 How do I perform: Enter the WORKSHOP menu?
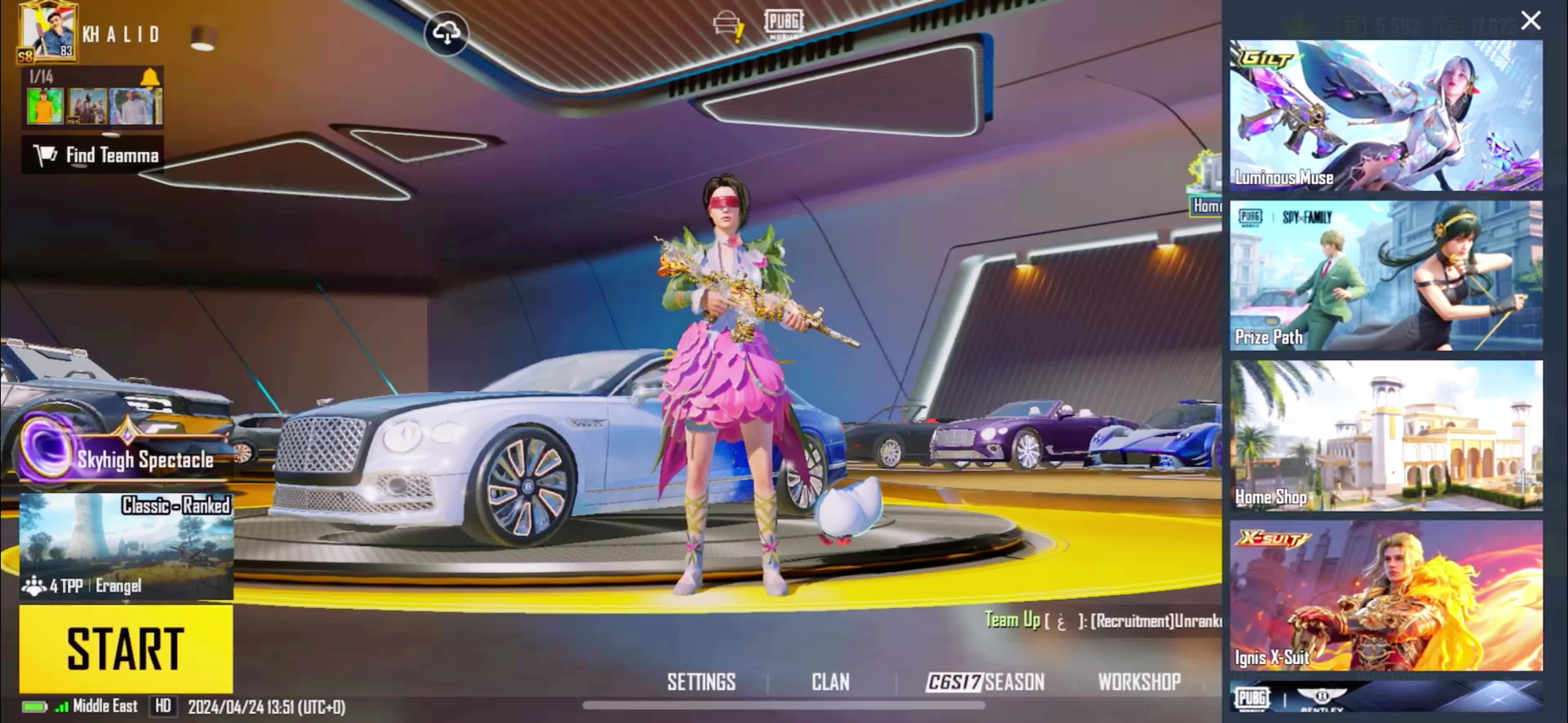click(1139, 682)
